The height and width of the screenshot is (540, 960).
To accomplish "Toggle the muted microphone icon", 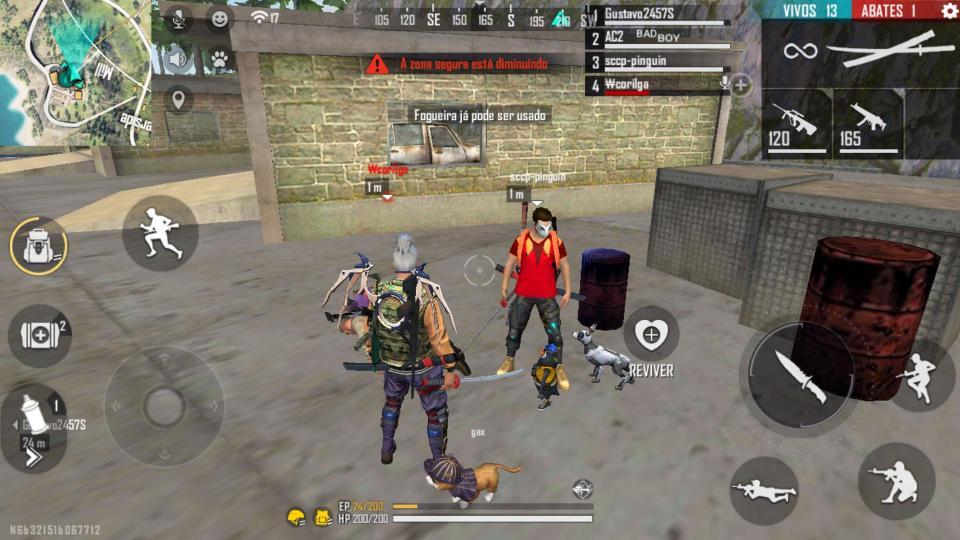I will click(178, 17).
